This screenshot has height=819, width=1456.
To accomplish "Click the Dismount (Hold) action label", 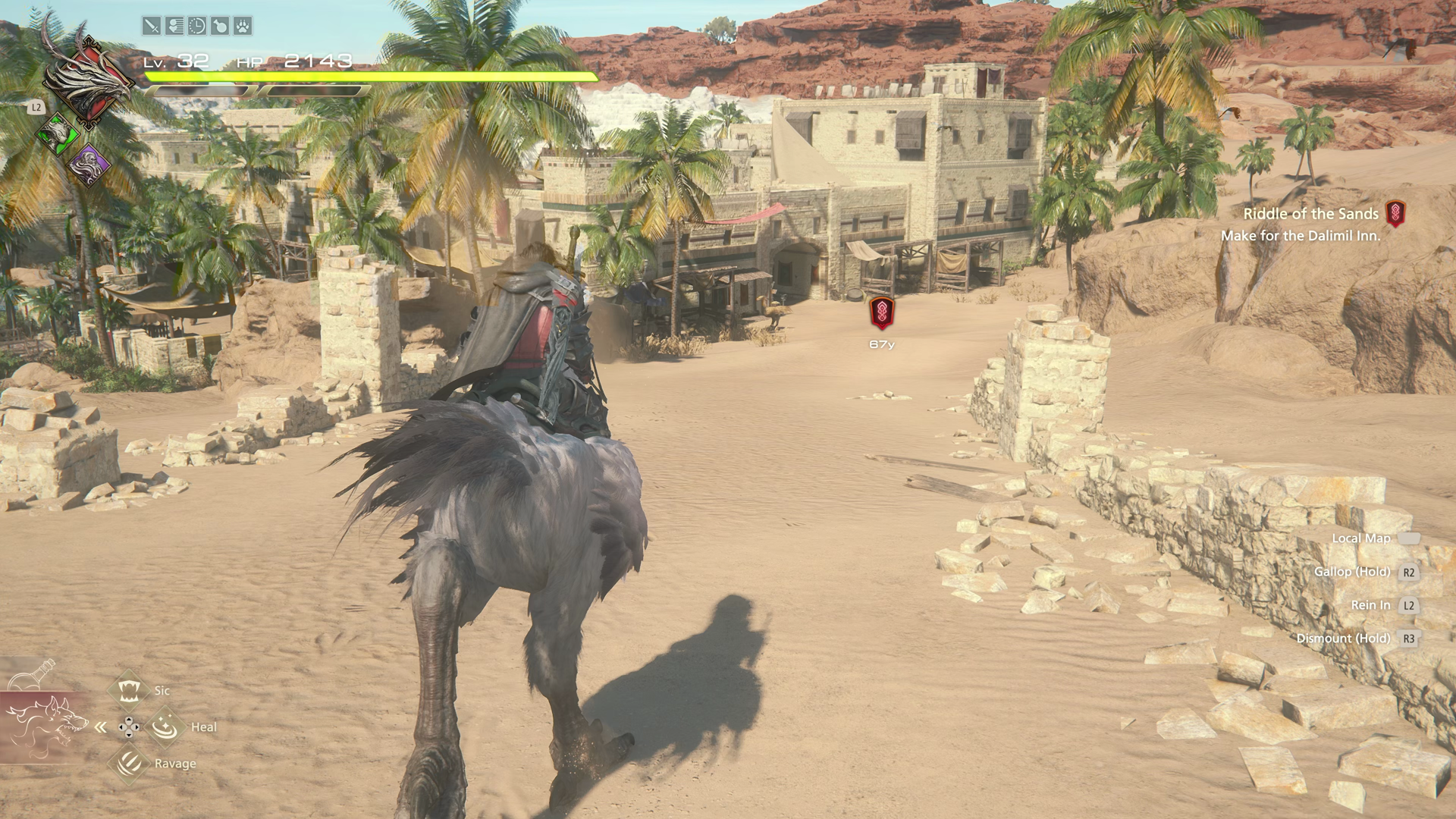I will [x=1343, y=639].
